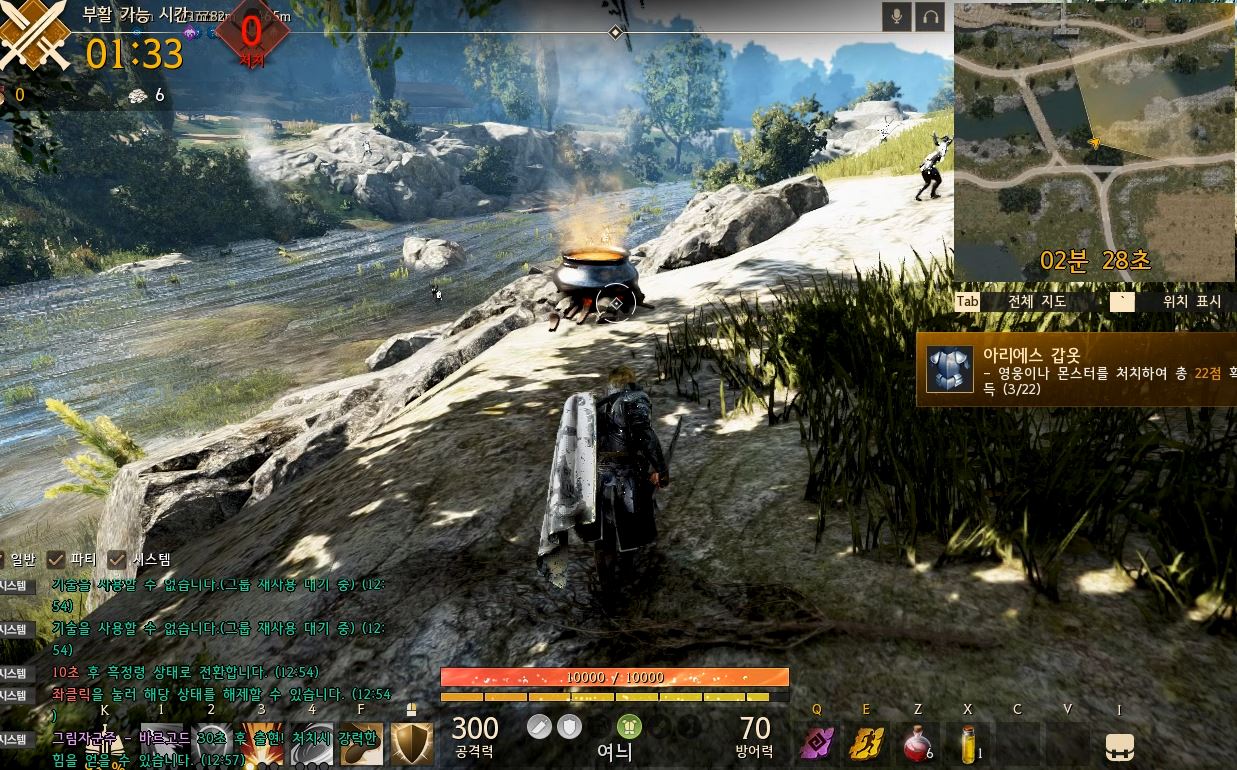Toggle the 시스템 chat filter checkbox
This screenshot has height=770, width=1237.
tap(117, 559)
